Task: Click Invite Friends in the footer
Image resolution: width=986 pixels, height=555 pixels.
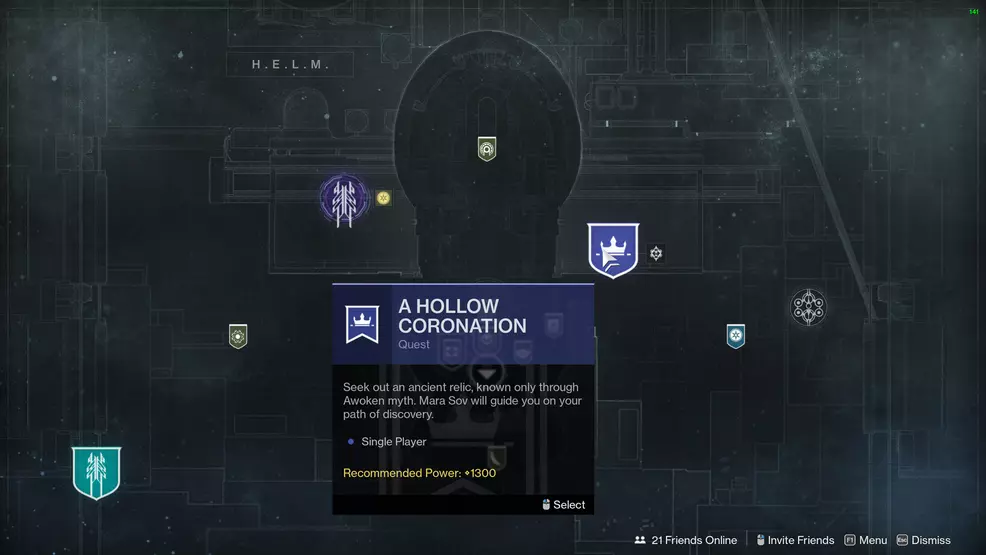Action: [x=795, y=540]
